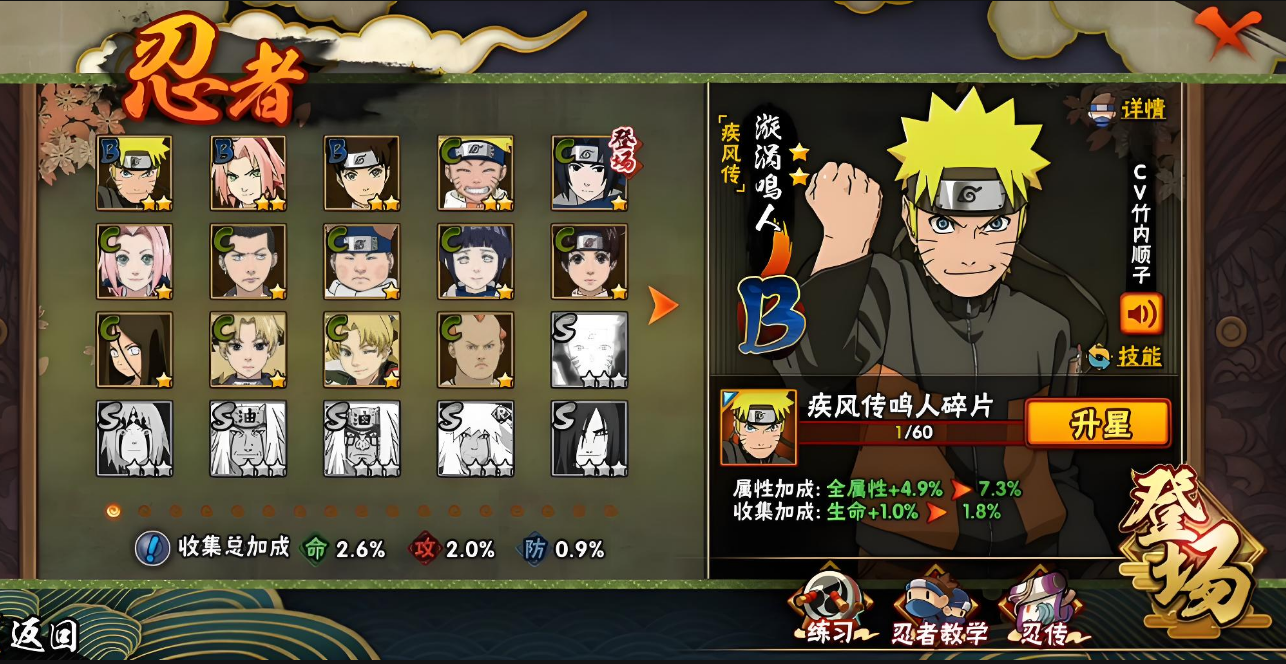Select the C-rank long-haired Neji portrait

tap(134, 349)
